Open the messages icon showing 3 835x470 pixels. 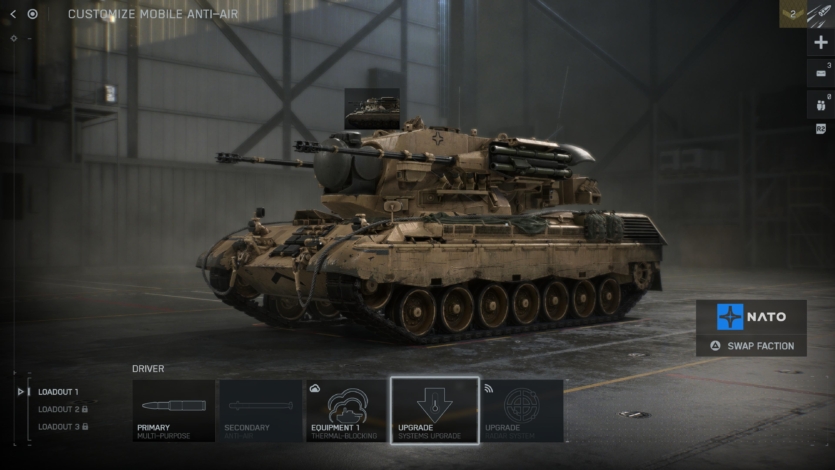[x=821, y=72]
